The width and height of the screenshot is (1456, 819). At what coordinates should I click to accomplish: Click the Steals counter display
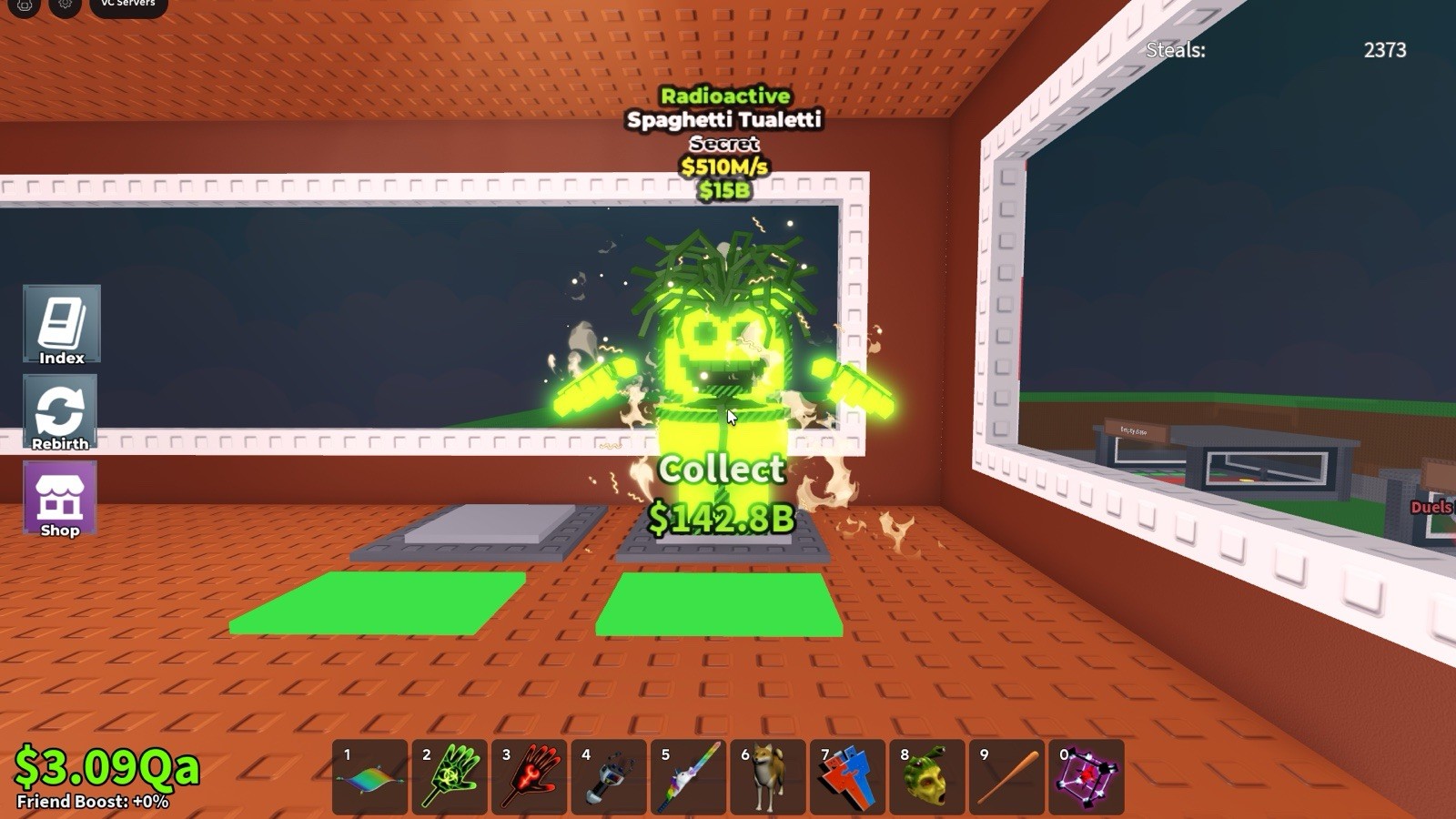coord(1275,51)
